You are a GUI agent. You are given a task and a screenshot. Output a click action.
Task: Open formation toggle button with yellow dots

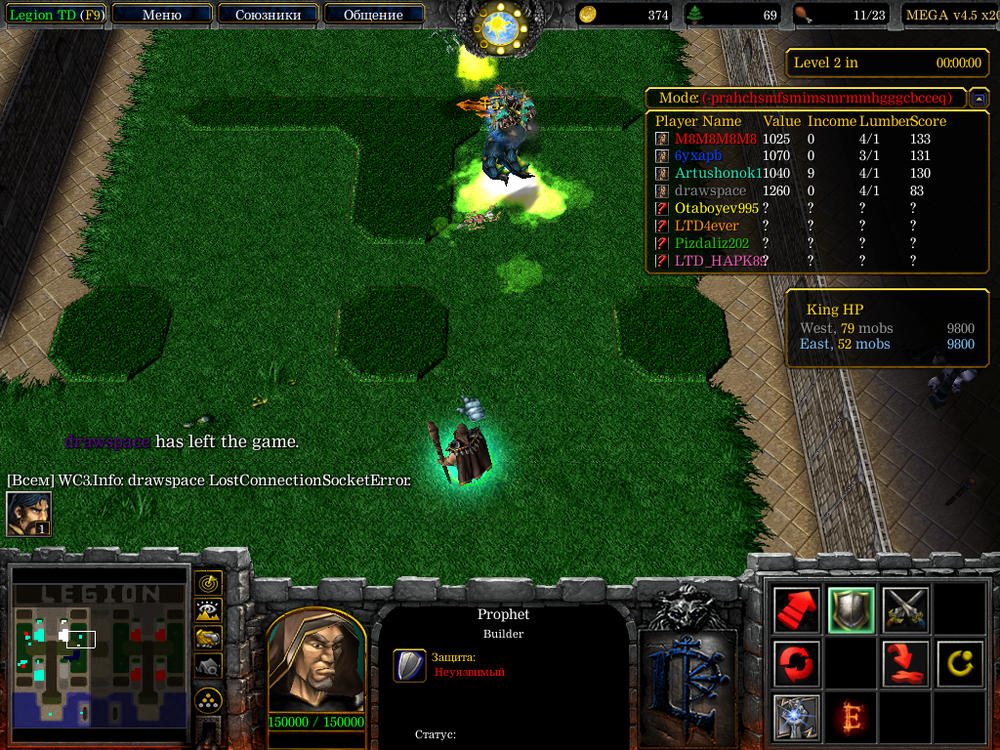[208, 699]
